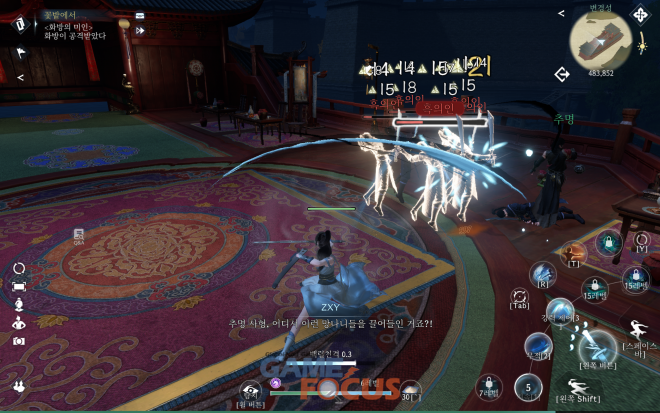Viewport: 660px width, 413px height.
Task: Click the eye-and-person view icon
Action: [19, 322]
